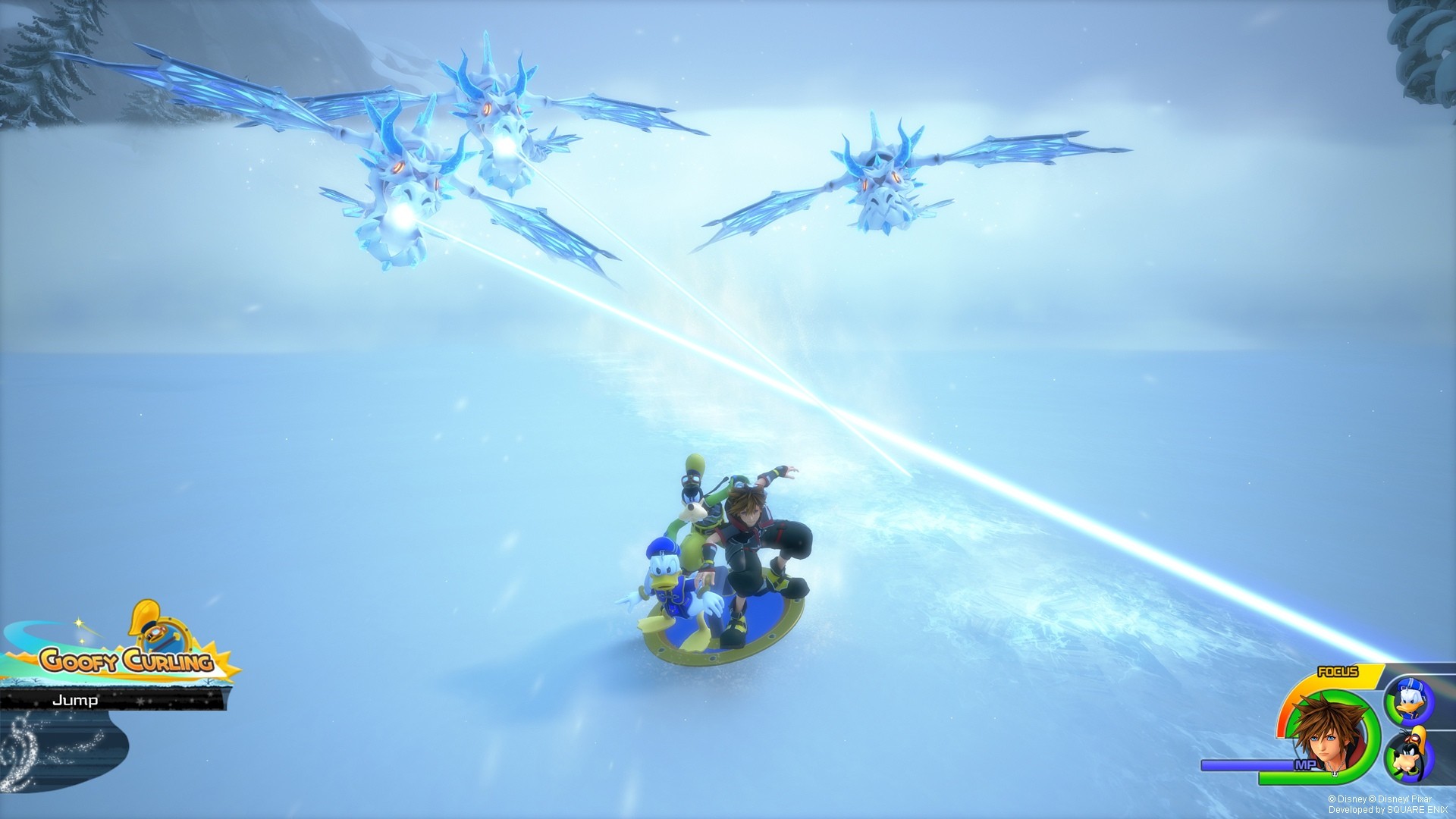The width and height of the screenshot is (1456, 819).
Task: Toggle the Jump command in the menu
Action: click(74, 700)
